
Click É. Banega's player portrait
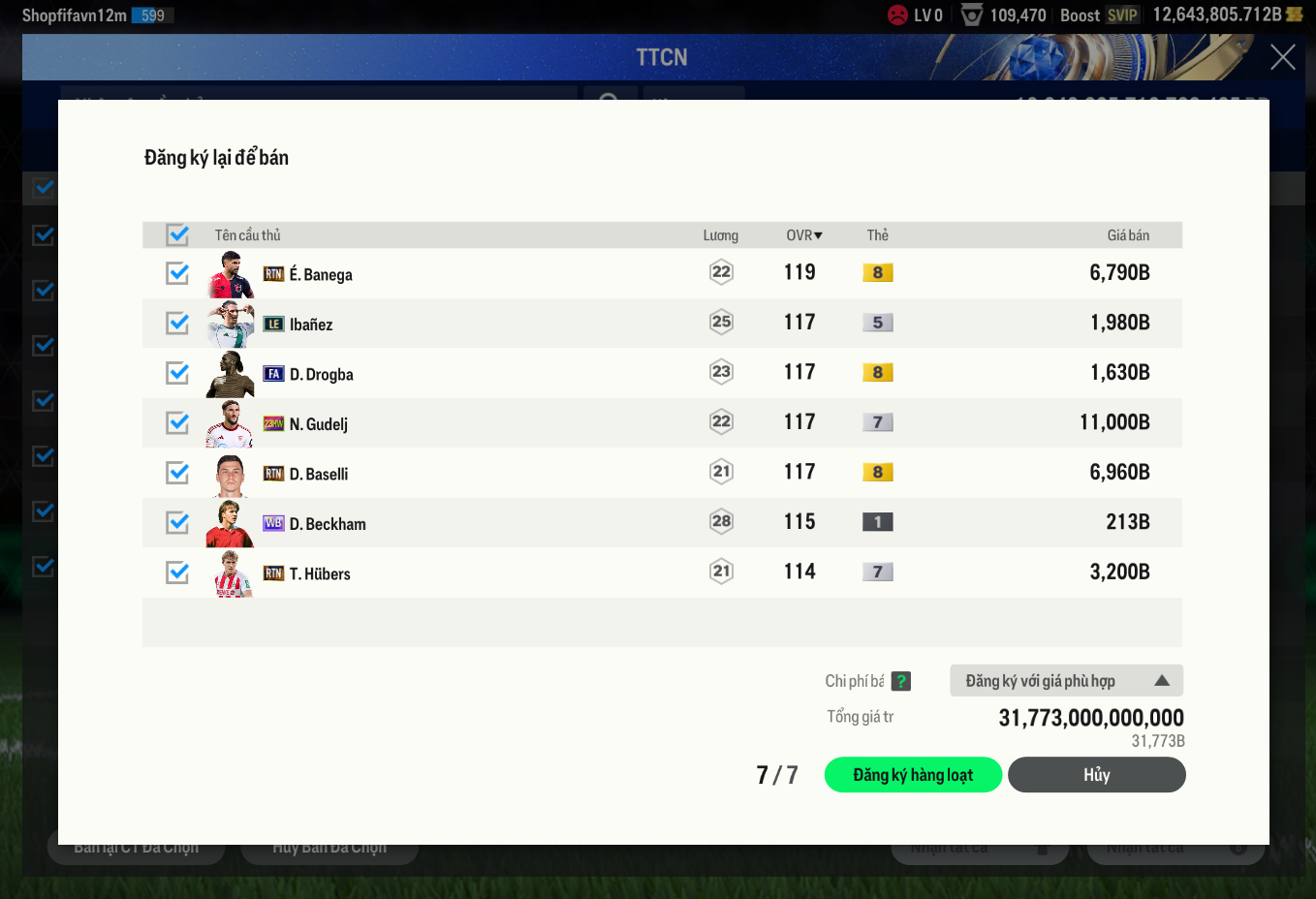231,274
